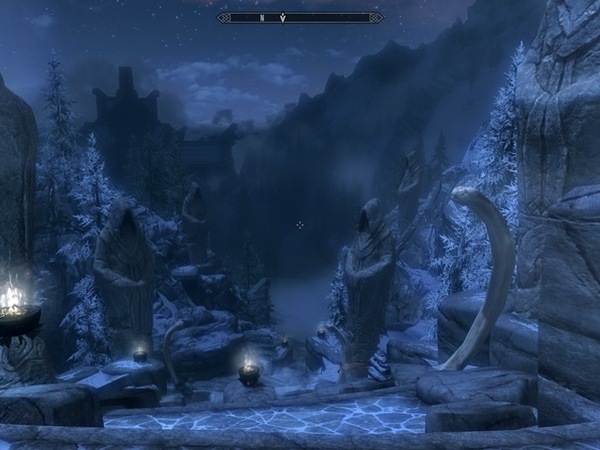Select the north marker on the compass
The image size is (600, 450).
click(x=262, y=17)
